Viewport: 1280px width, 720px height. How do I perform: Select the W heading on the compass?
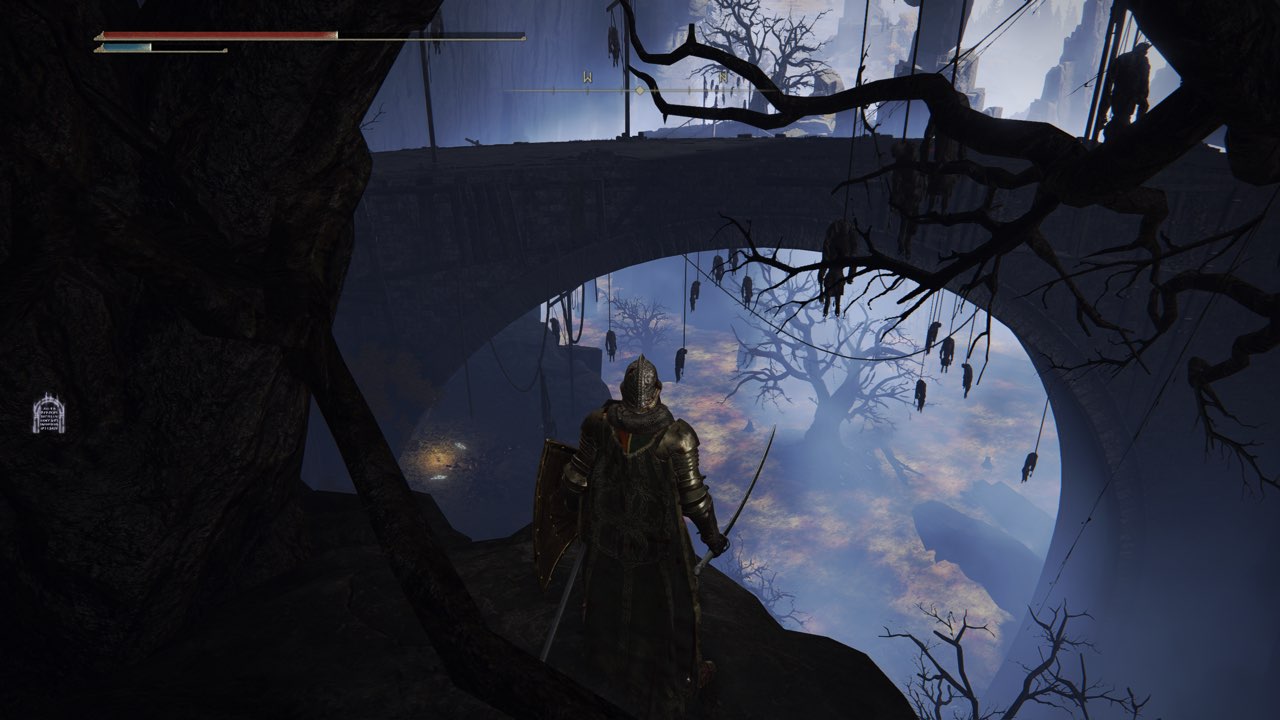pyautogui.click(x=588, y=77)
